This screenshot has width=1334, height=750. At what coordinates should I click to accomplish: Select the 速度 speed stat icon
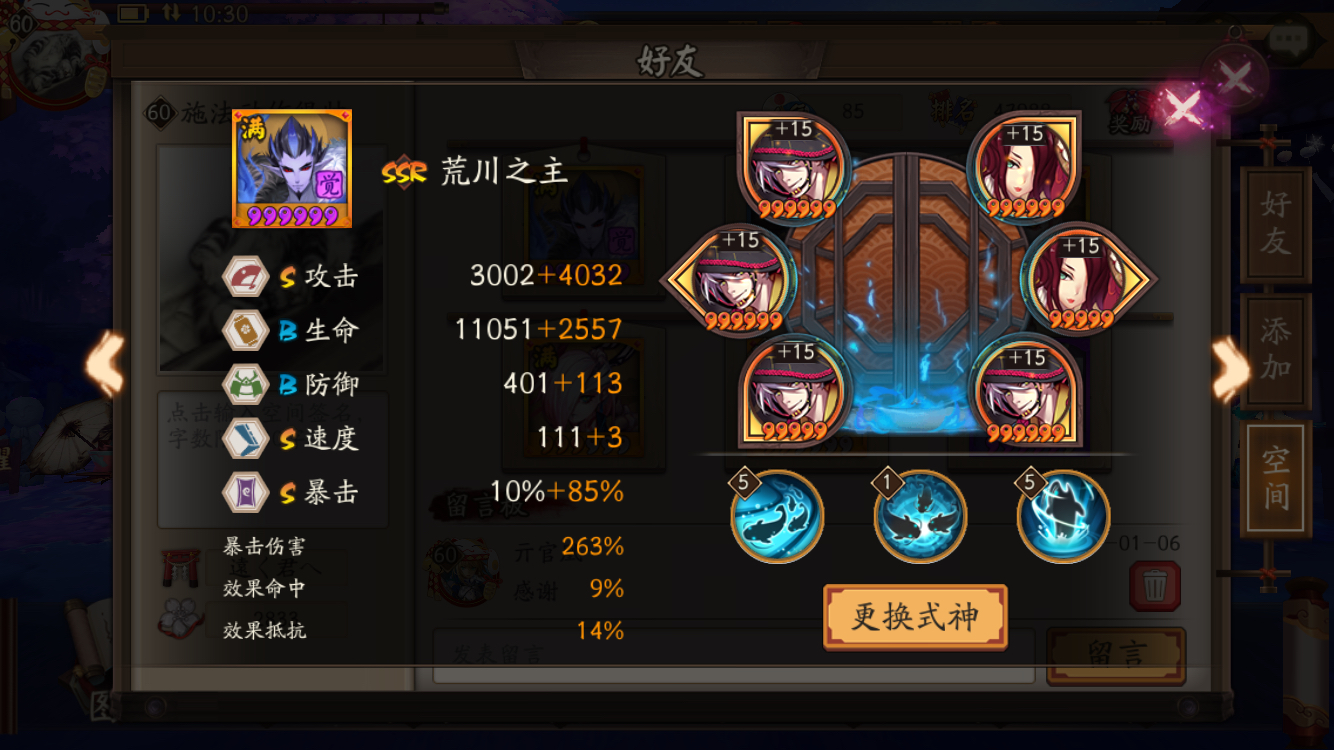tap(245, 437)
